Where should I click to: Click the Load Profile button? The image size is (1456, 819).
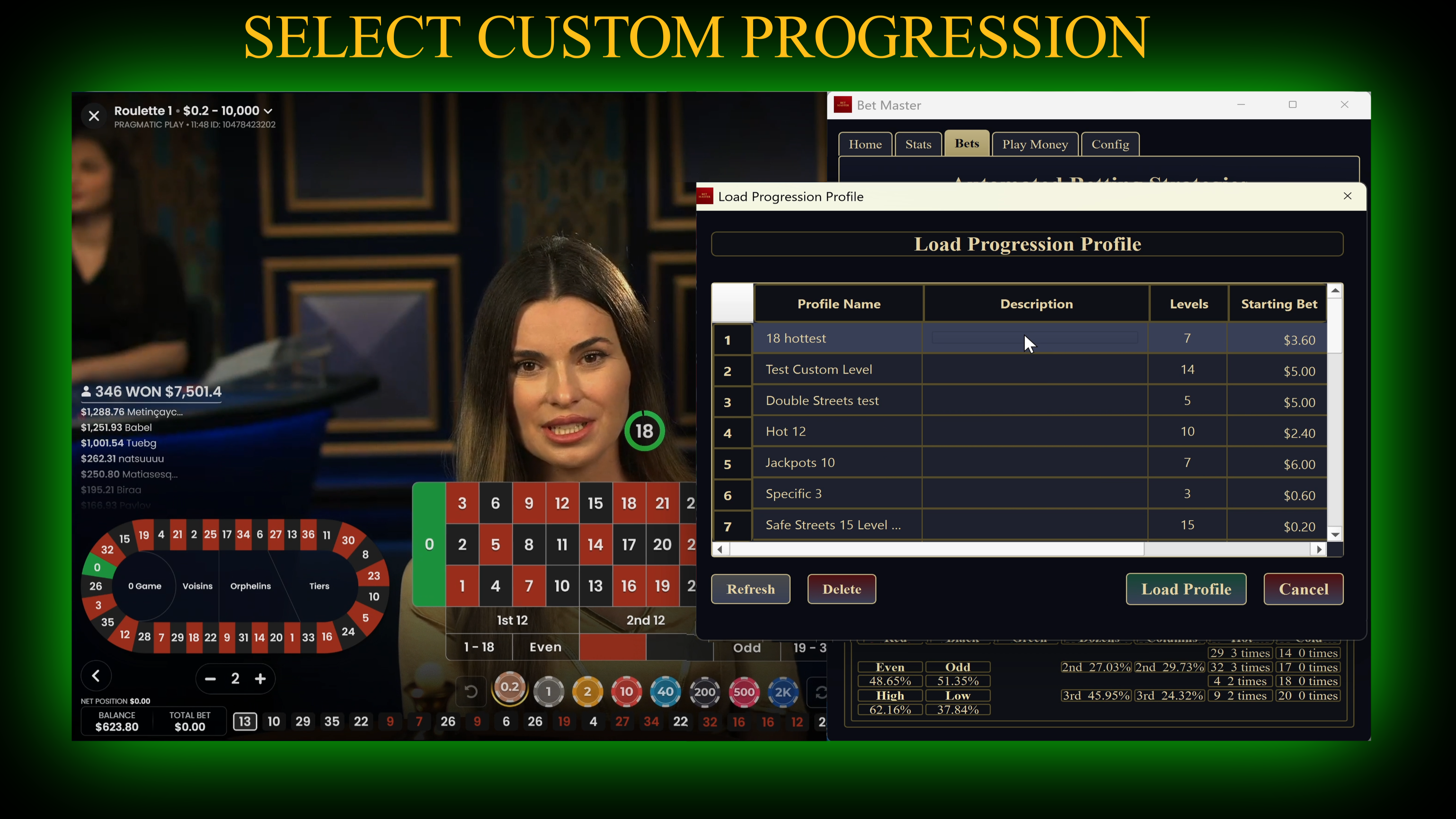[1186, 589]
